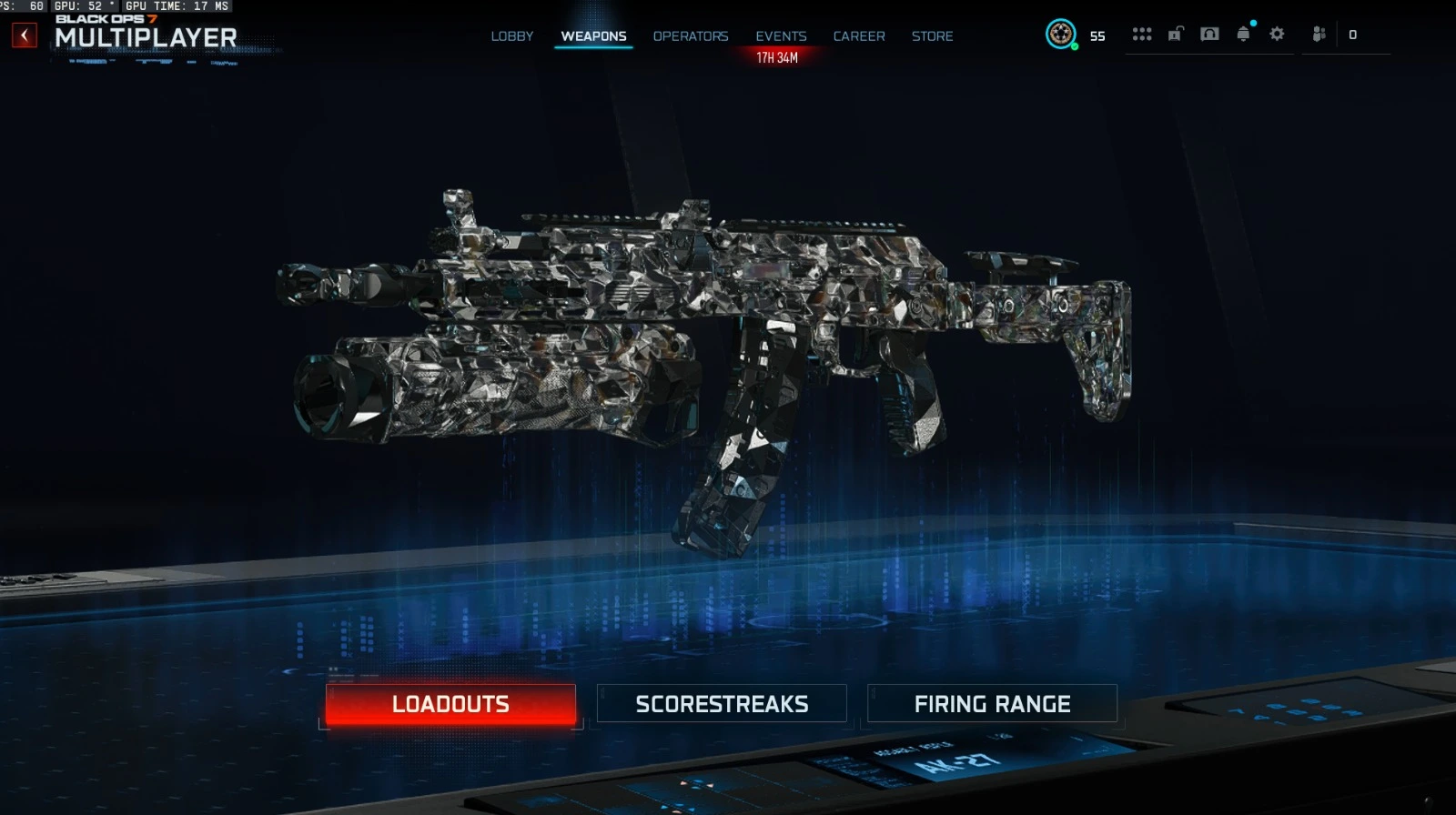The width and height of the screenshot is (1456, 815).
Task: Click the player rank emblem showing 55
Action: pos(1062,36)
